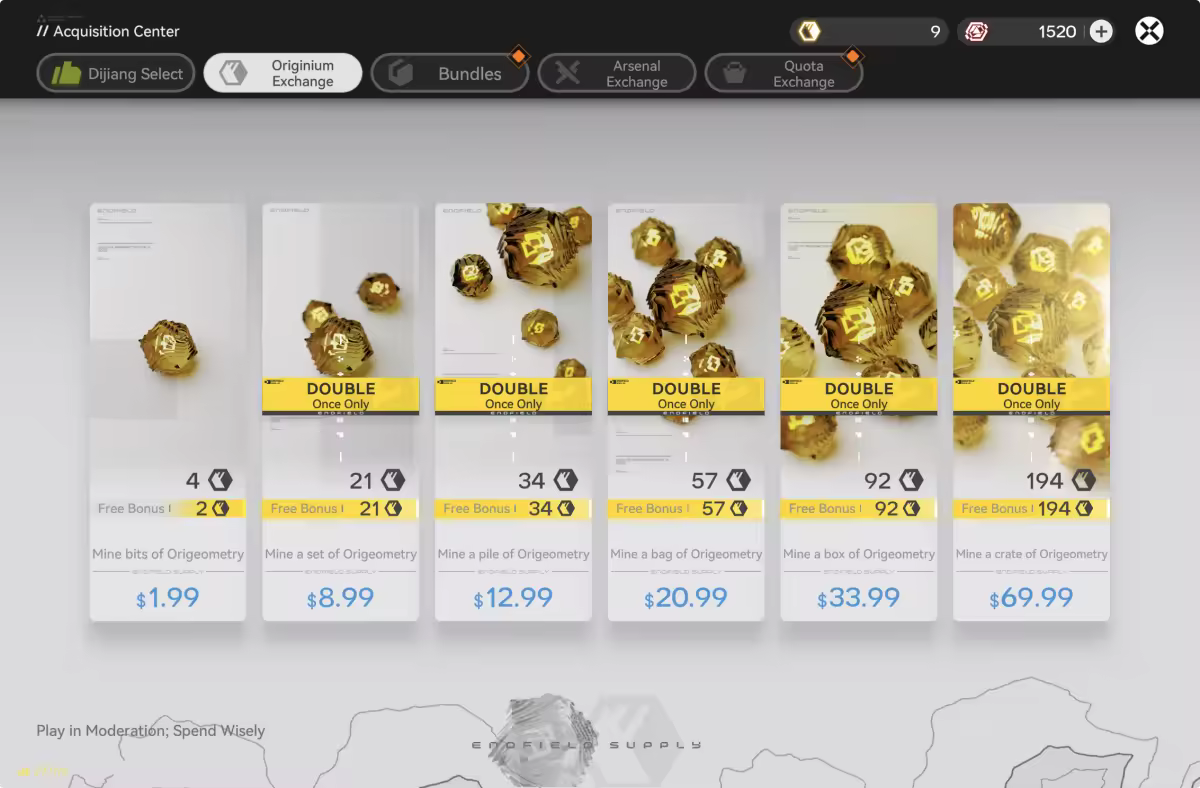Open the Bundles tab

(450, 73)
